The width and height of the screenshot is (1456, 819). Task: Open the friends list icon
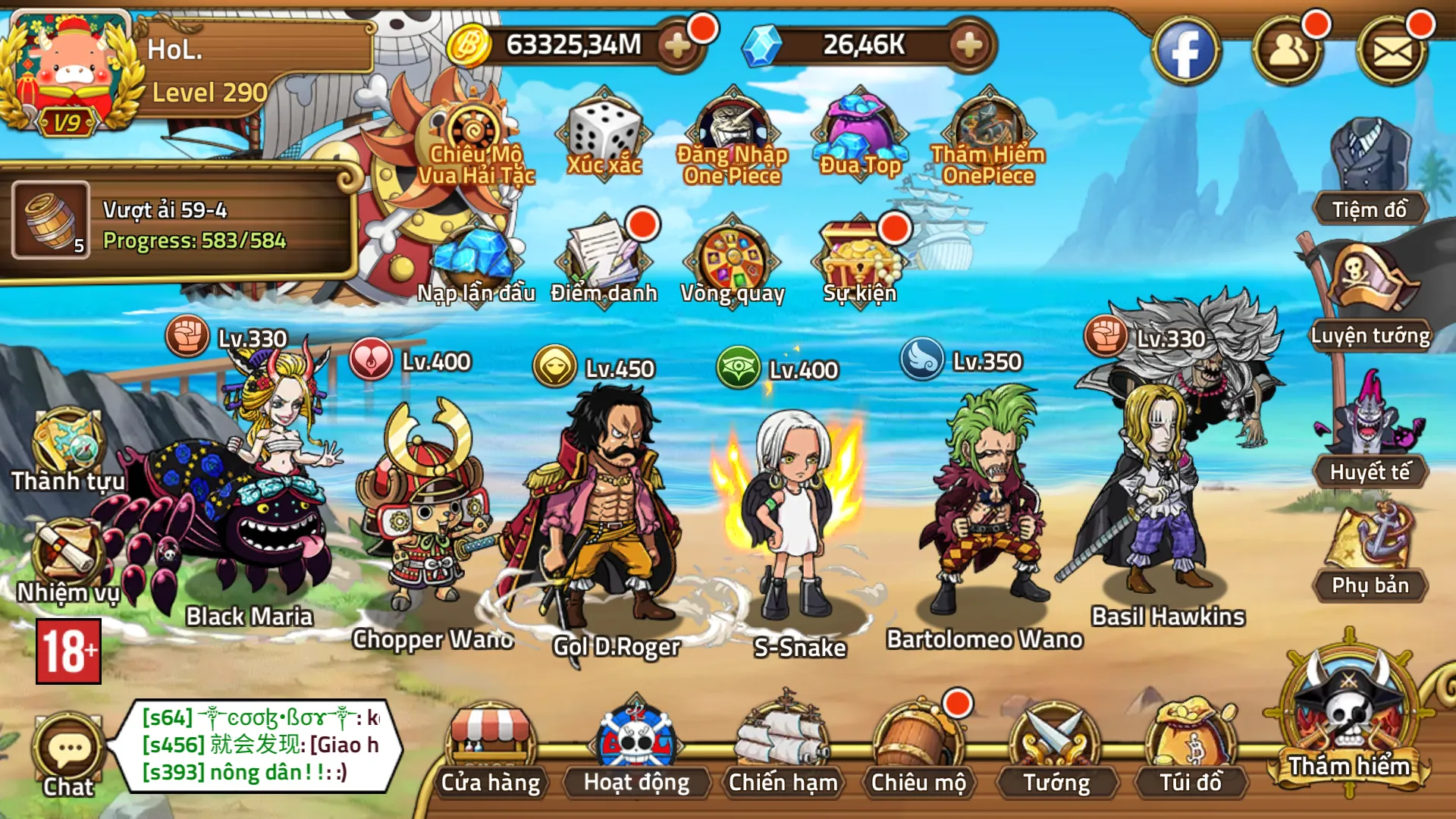[1288, 52]
